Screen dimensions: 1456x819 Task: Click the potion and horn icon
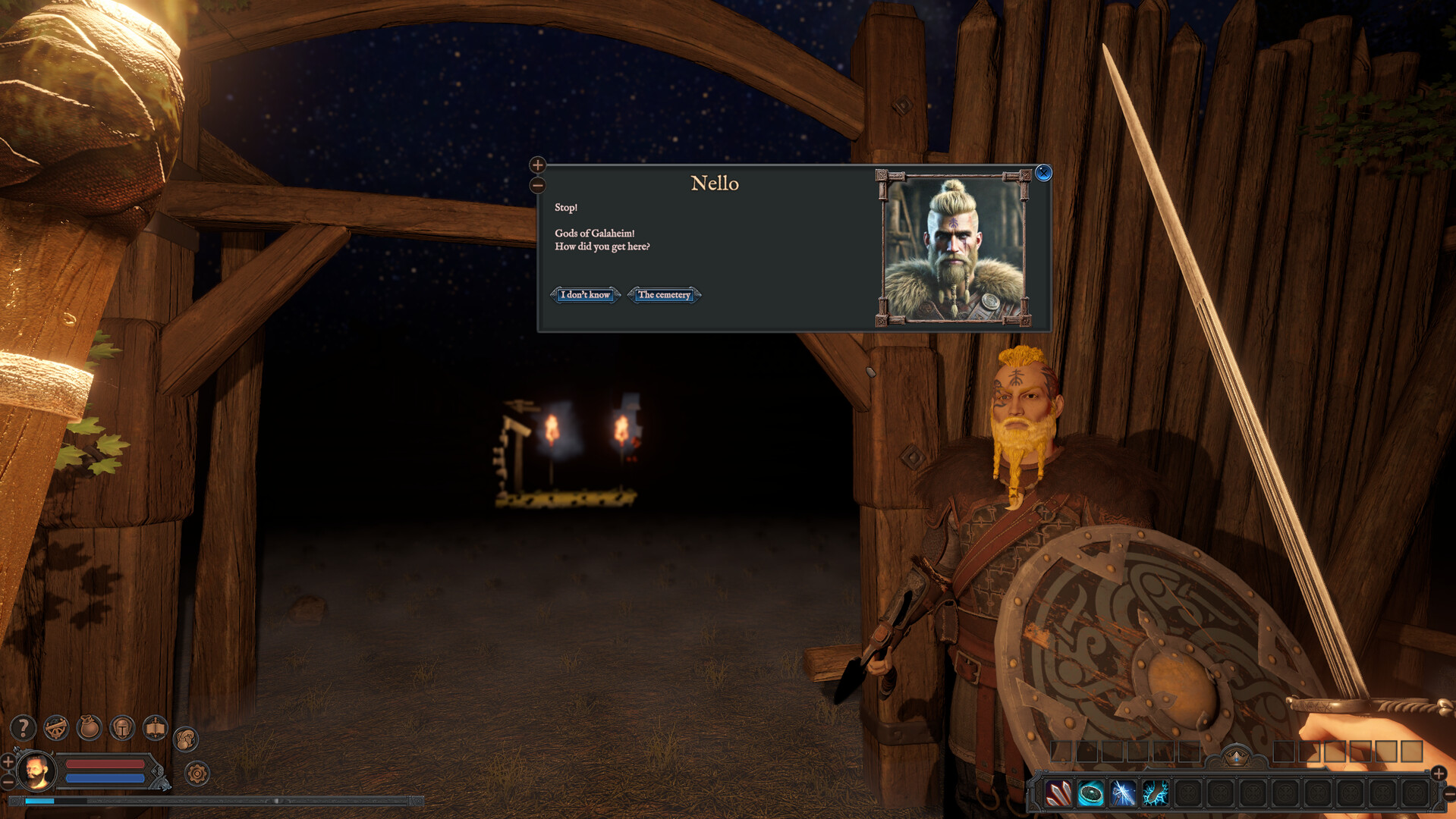click(x=186, y=739)
